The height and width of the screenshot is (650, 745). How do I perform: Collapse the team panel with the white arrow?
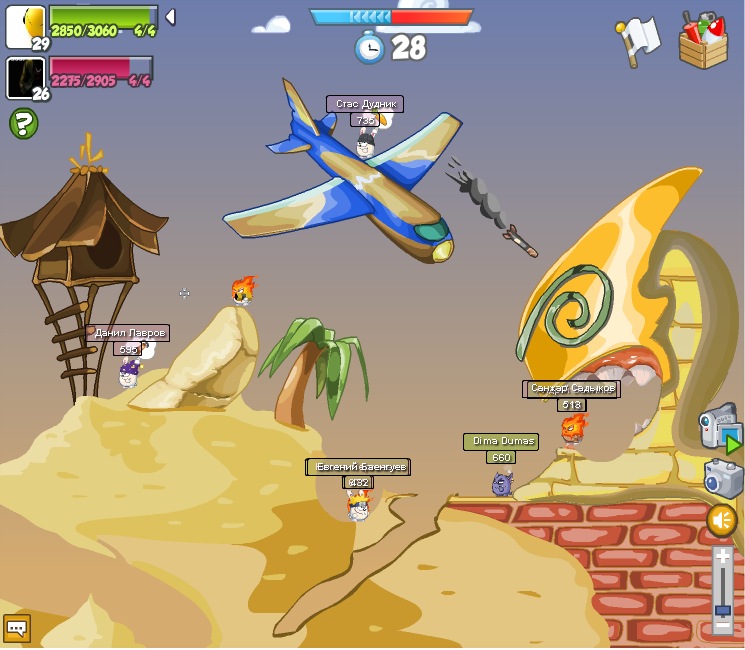[x=170, y=17]
